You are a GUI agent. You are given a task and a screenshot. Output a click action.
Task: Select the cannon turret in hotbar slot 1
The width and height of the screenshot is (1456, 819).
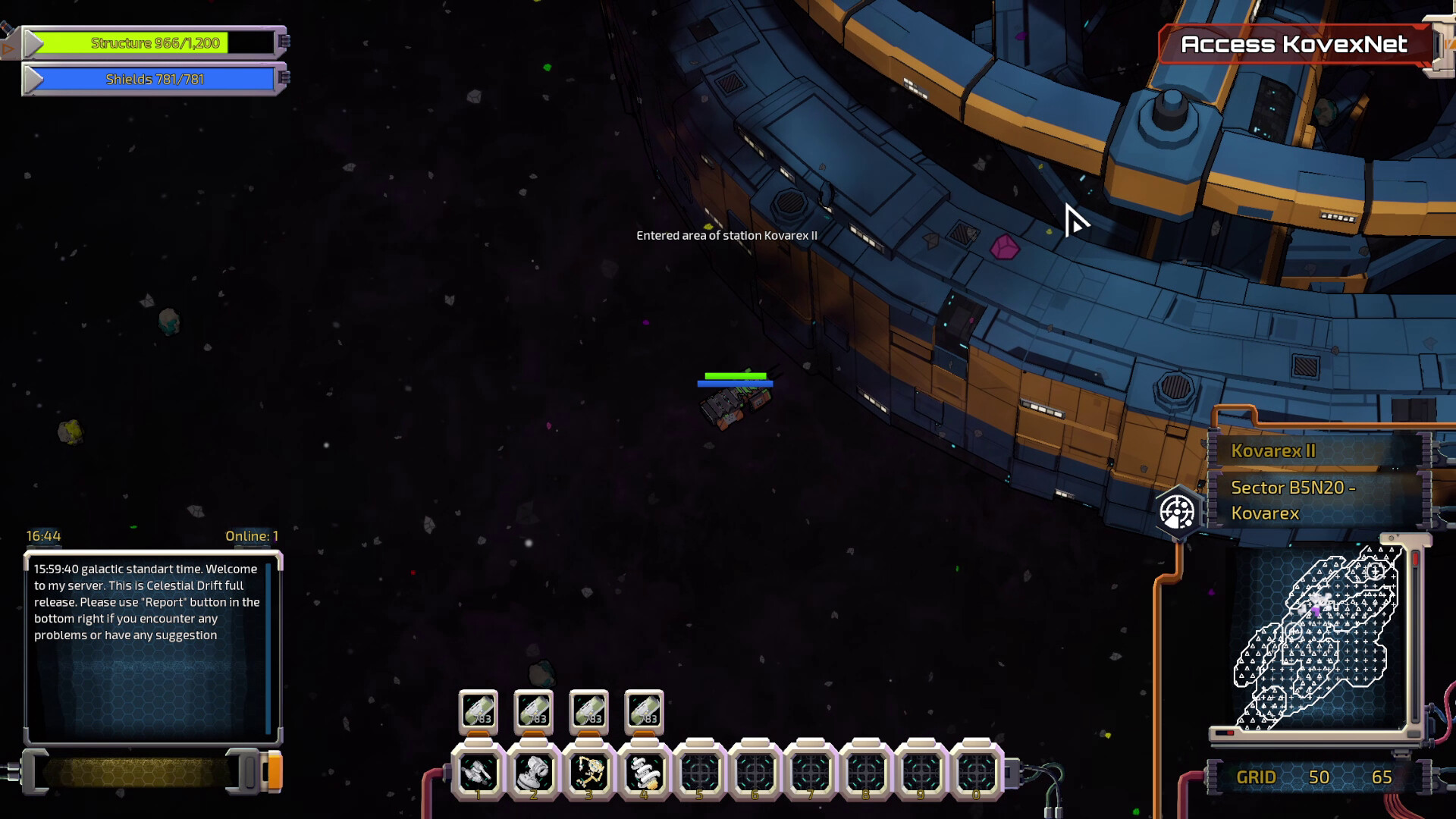pyautogui.click(x=478, y=773)
